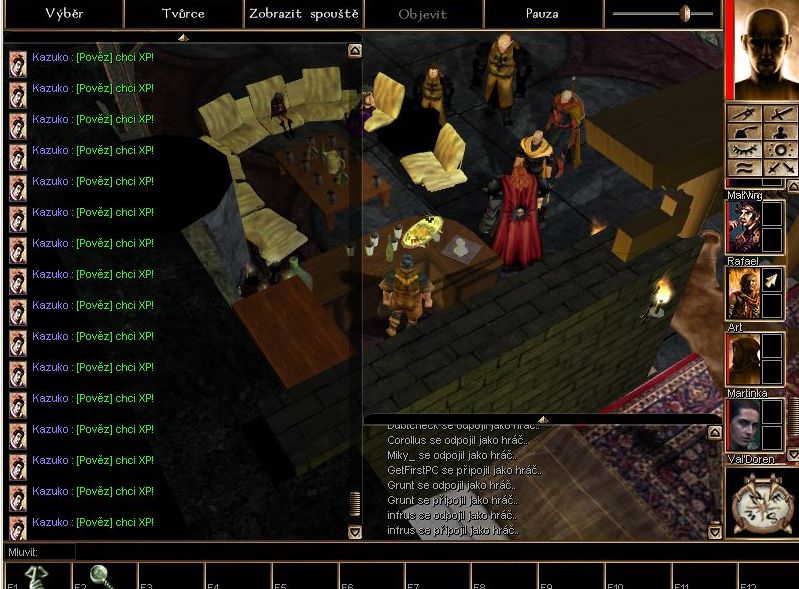The height and width of the screenshot is (589, 799).
Task: Adjust the top-right slider handle
Action: (685, 14)
